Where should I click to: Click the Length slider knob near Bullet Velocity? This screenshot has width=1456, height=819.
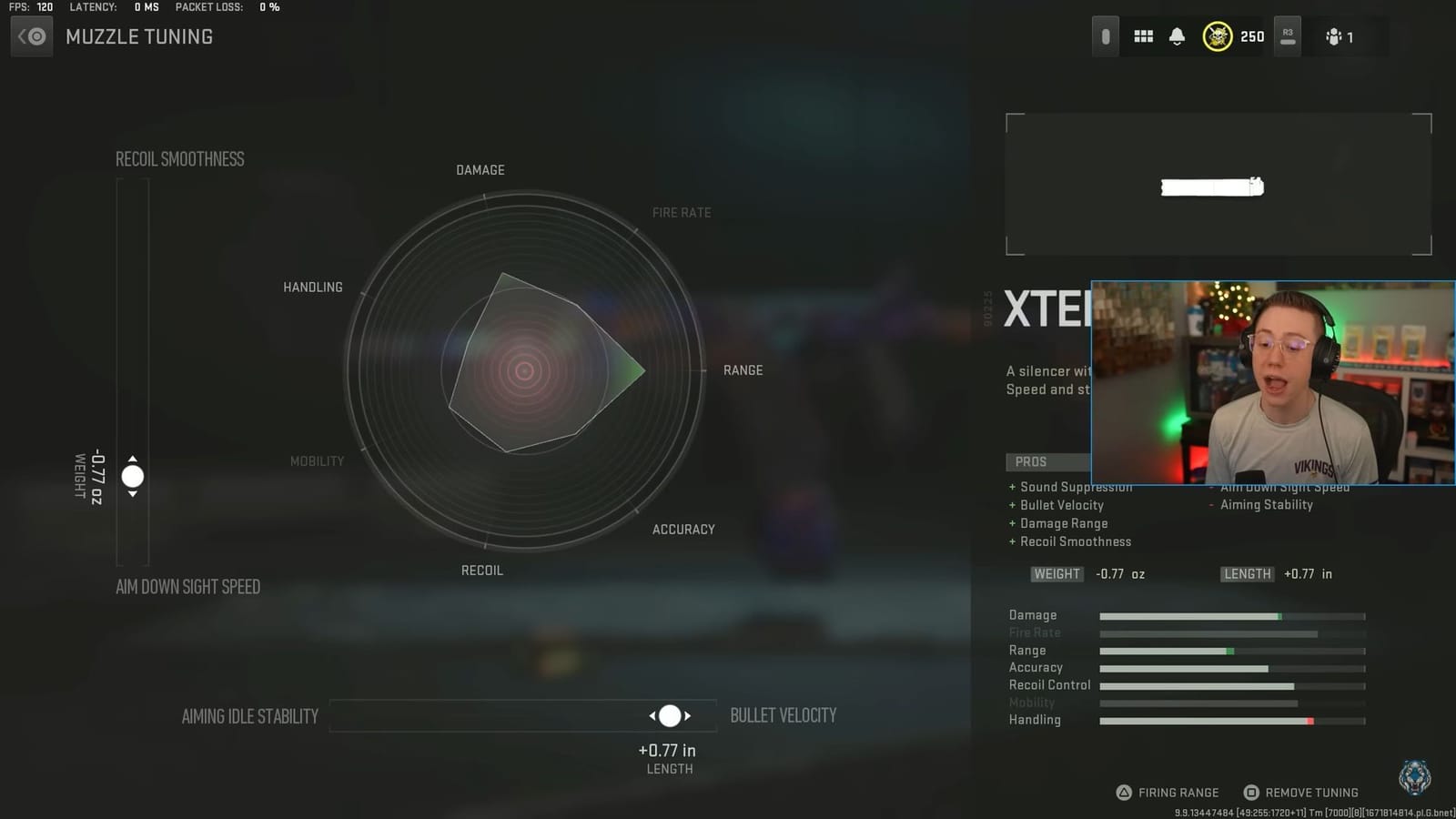point(671,716)
